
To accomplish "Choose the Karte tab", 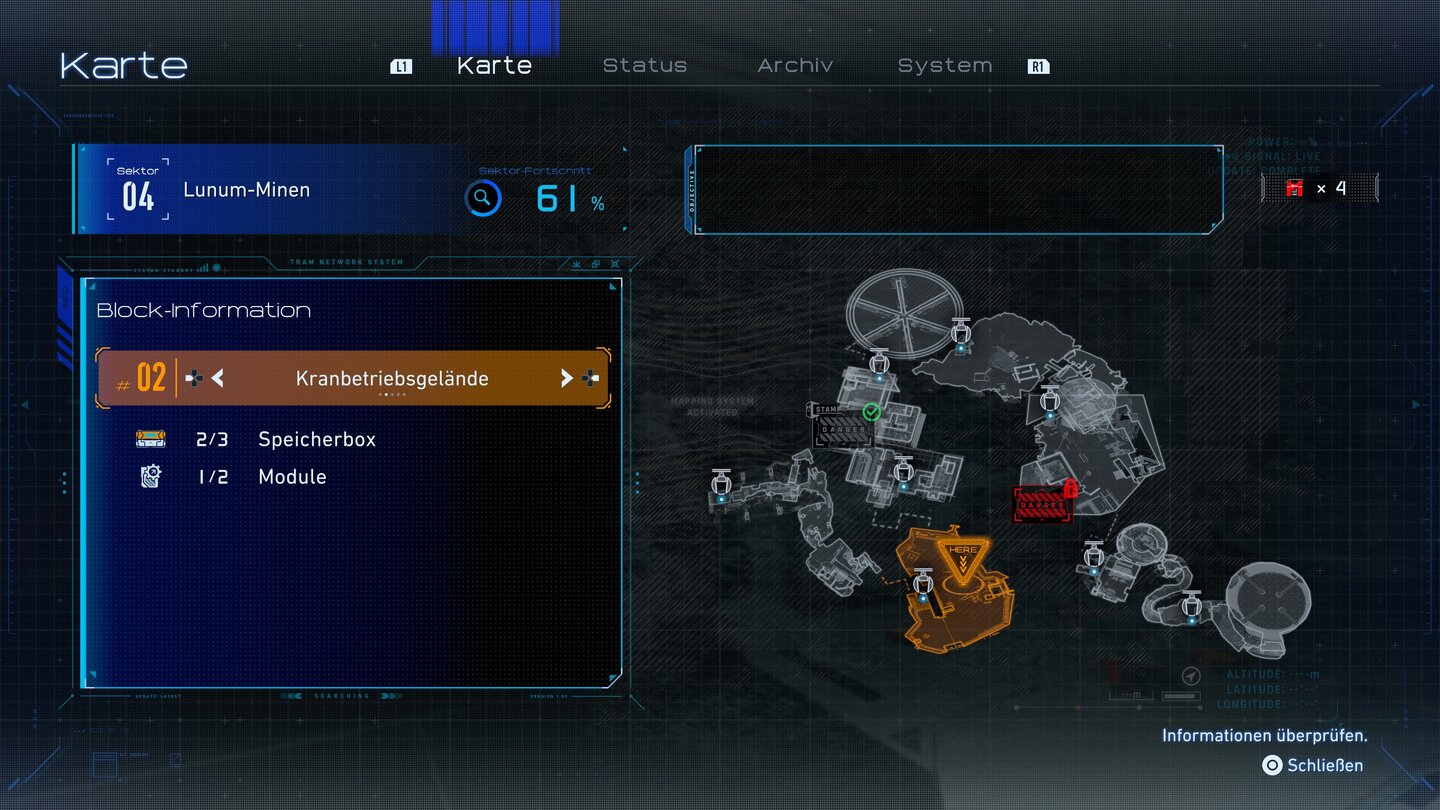I will [x=494, y=66].
